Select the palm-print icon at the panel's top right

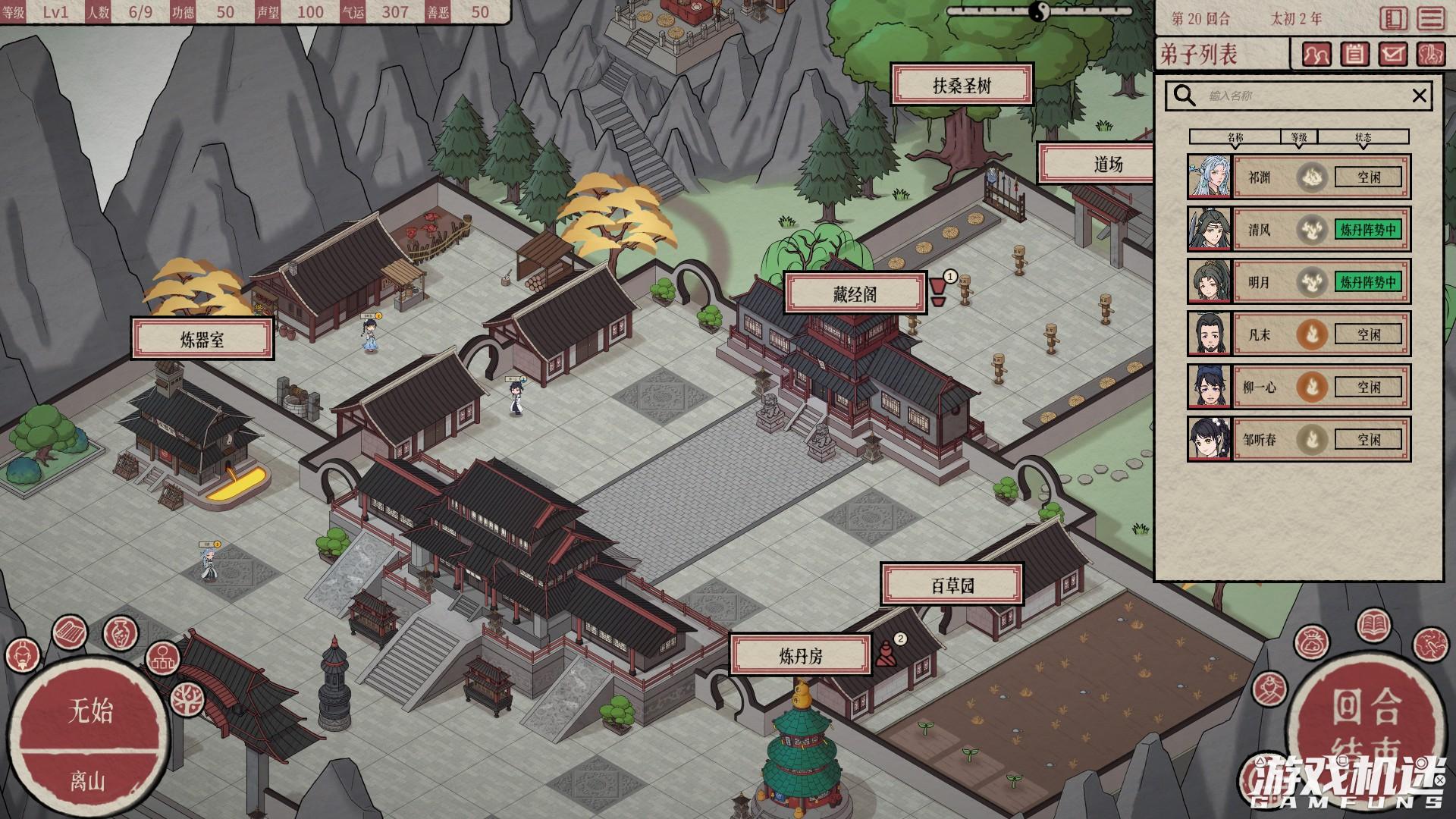click(1432, 55)
